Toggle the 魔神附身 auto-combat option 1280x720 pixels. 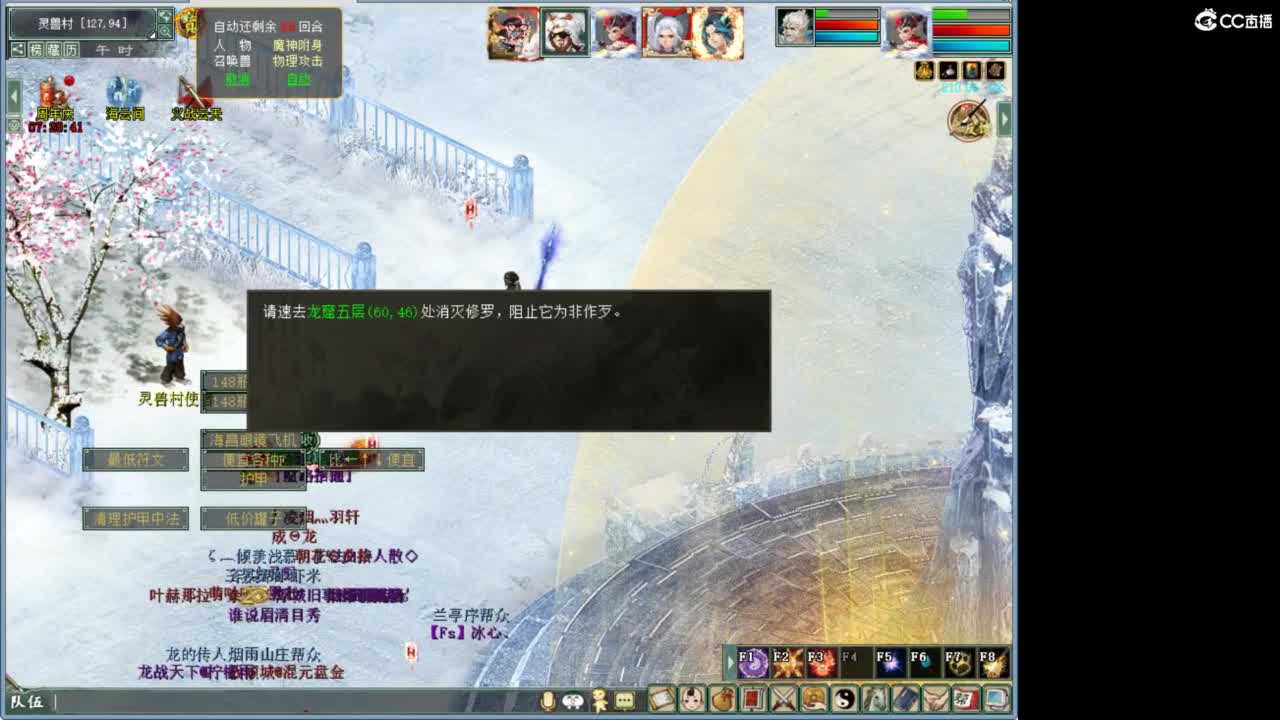coord(297,46)
